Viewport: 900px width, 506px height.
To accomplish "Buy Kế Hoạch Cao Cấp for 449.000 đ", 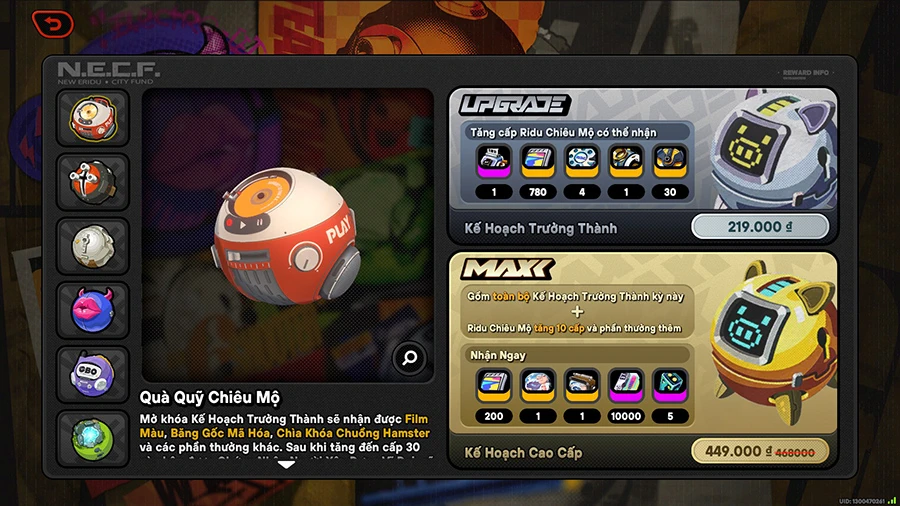I will coord(760,451).
